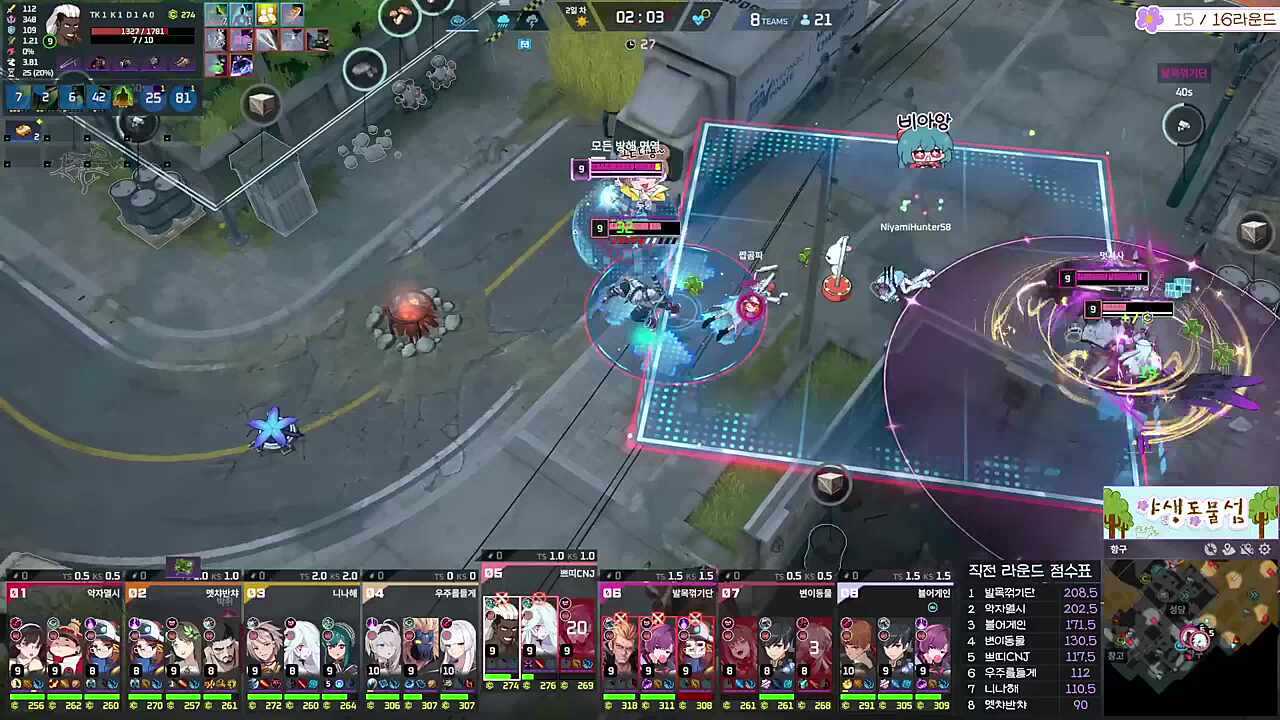1280x720 pixels.
Task: Toggle the ping mute icon above the minimap
Action: pos(1246,549)
